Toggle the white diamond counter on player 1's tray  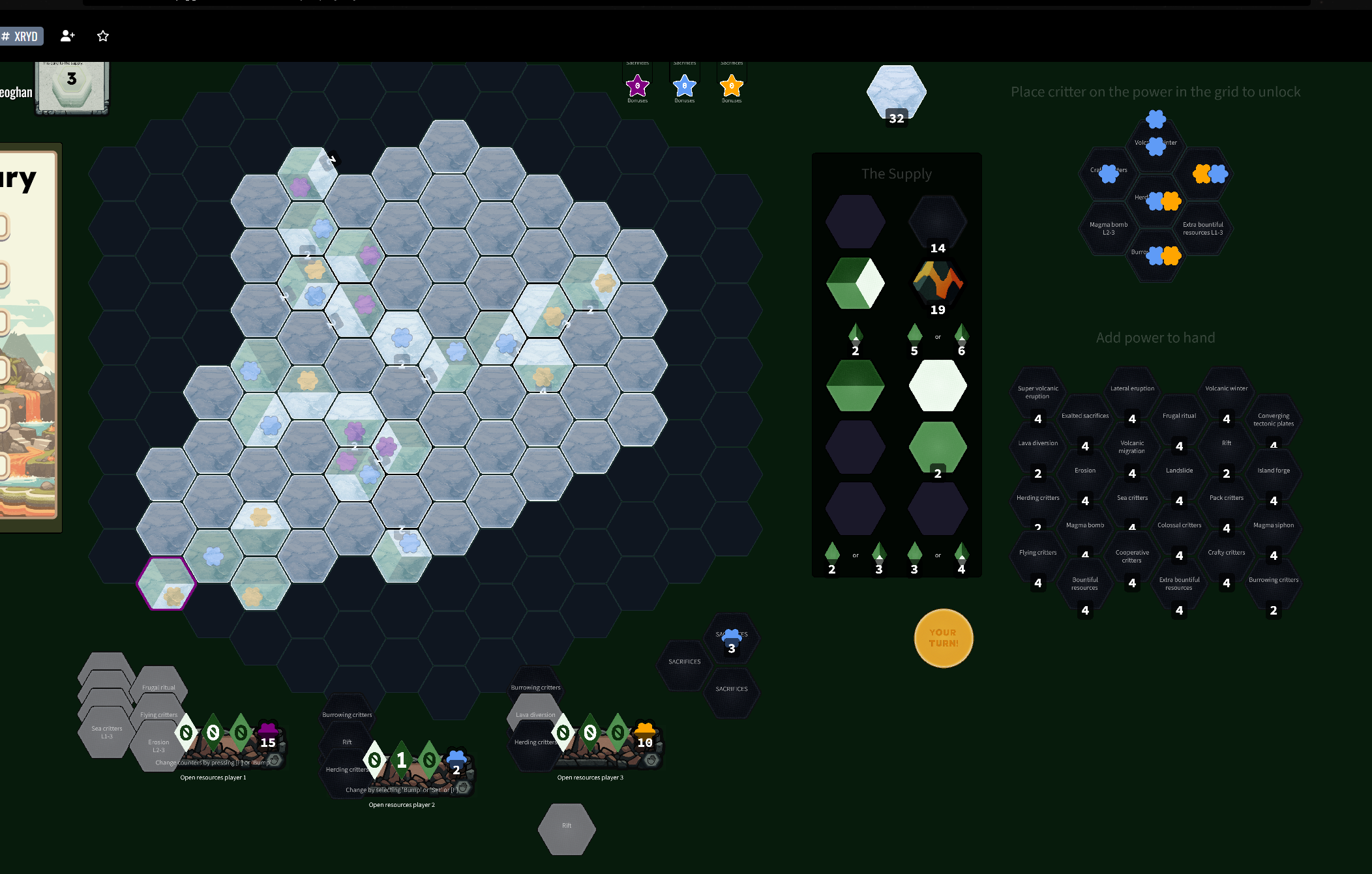186,733
